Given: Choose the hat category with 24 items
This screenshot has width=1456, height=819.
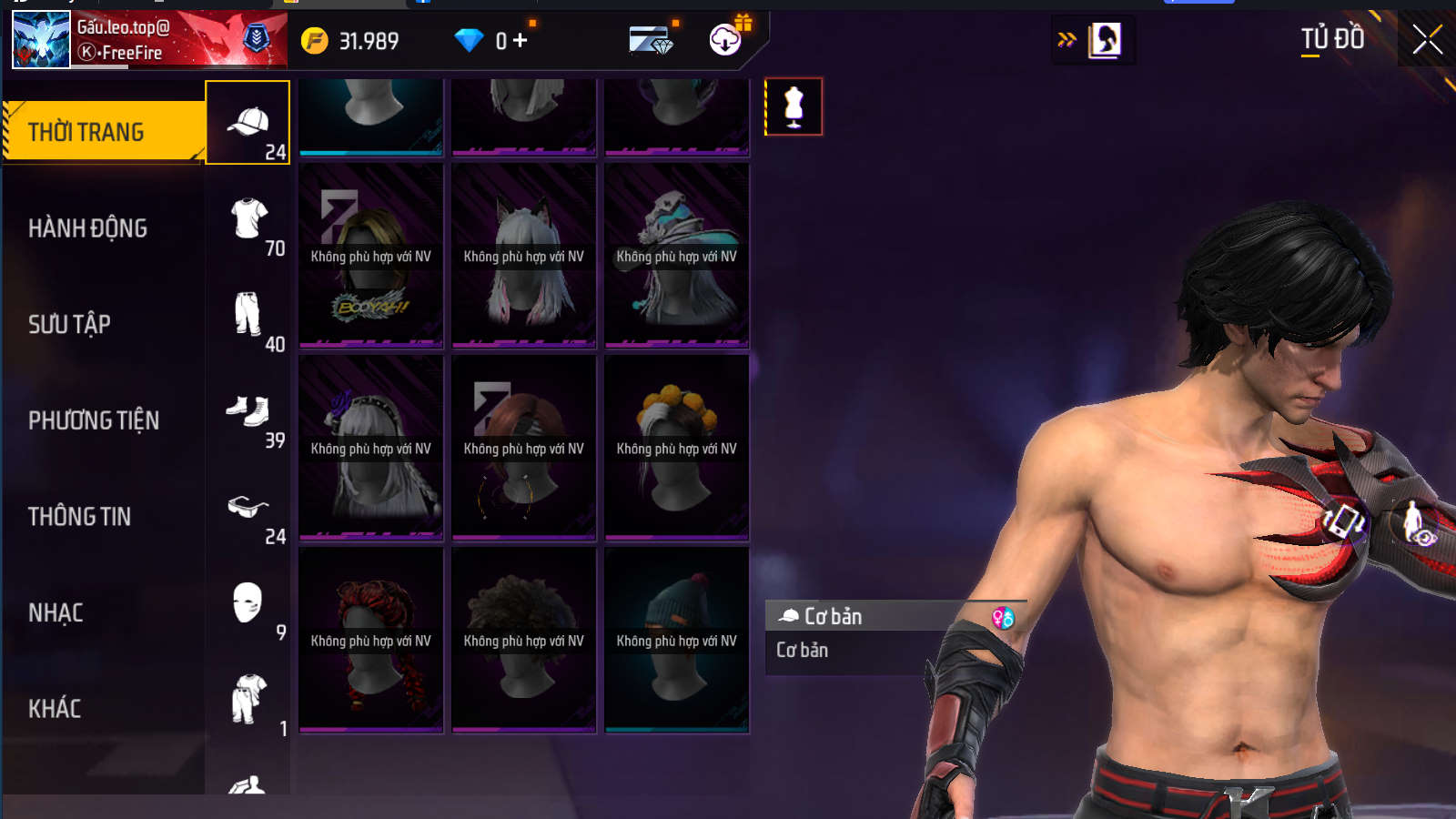Looking at the screenshot, I should coord(248,123).
